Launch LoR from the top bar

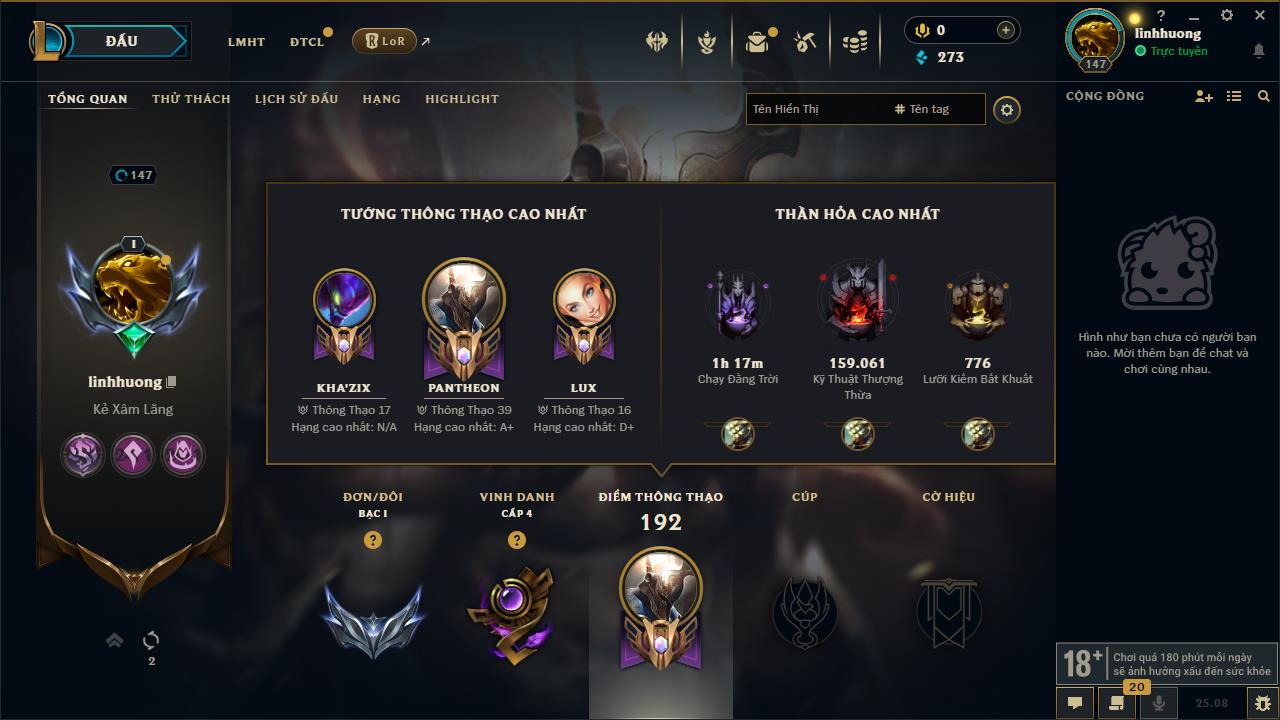pyautogui.click(x=385, y=41)
